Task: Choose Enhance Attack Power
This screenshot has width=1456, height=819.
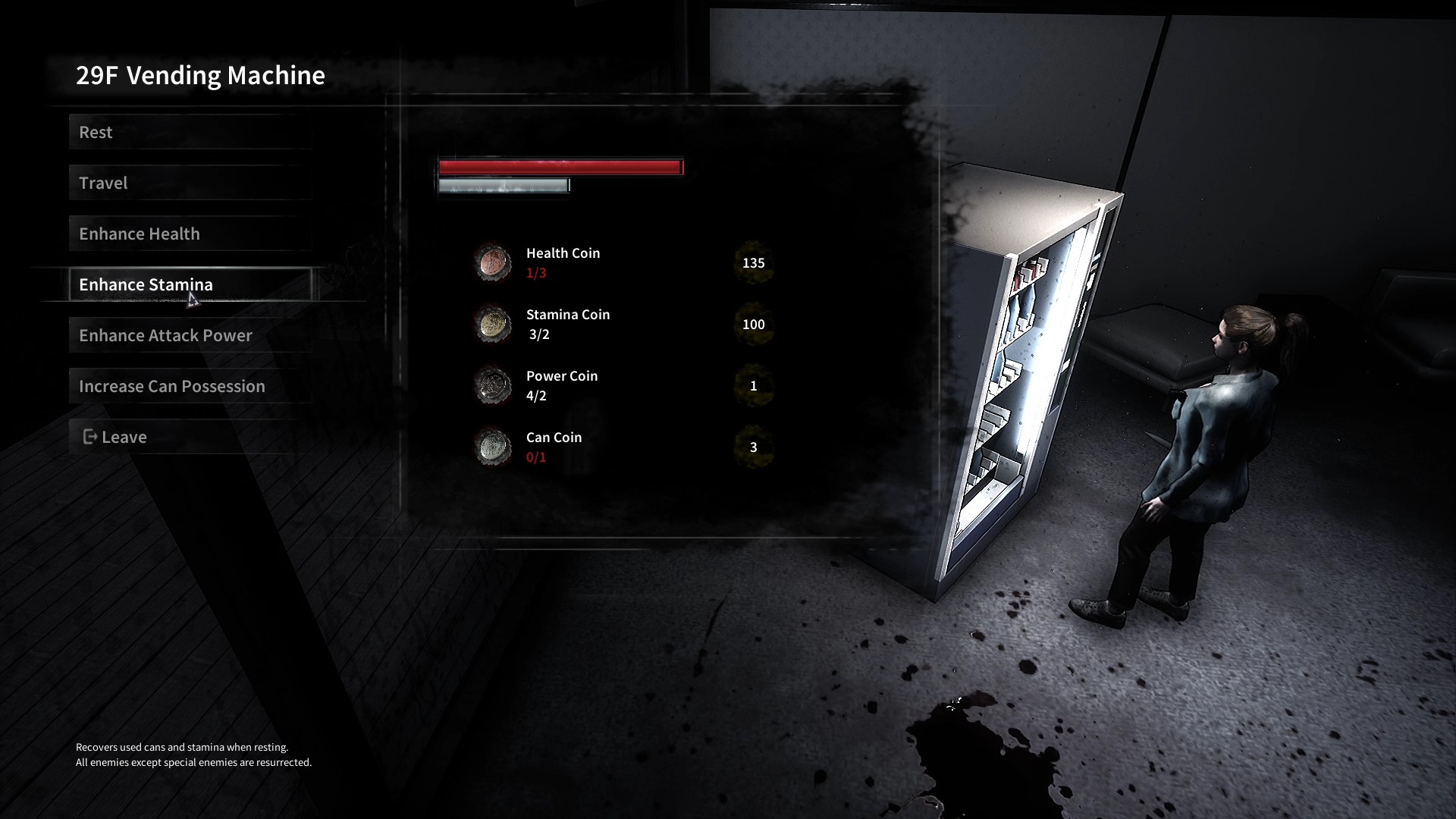Action: (x=190, y=335)
